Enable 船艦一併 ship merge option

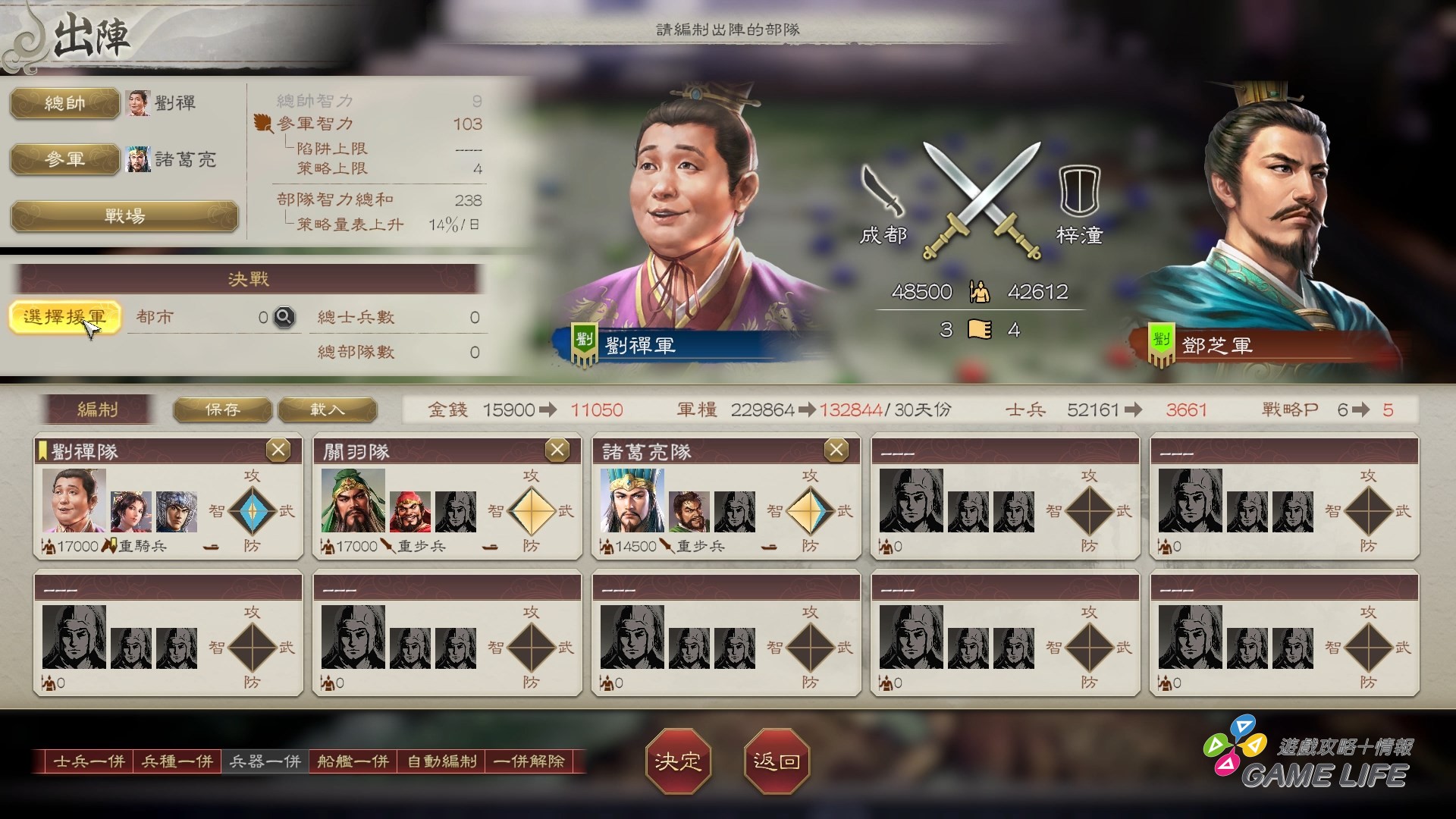352,762
